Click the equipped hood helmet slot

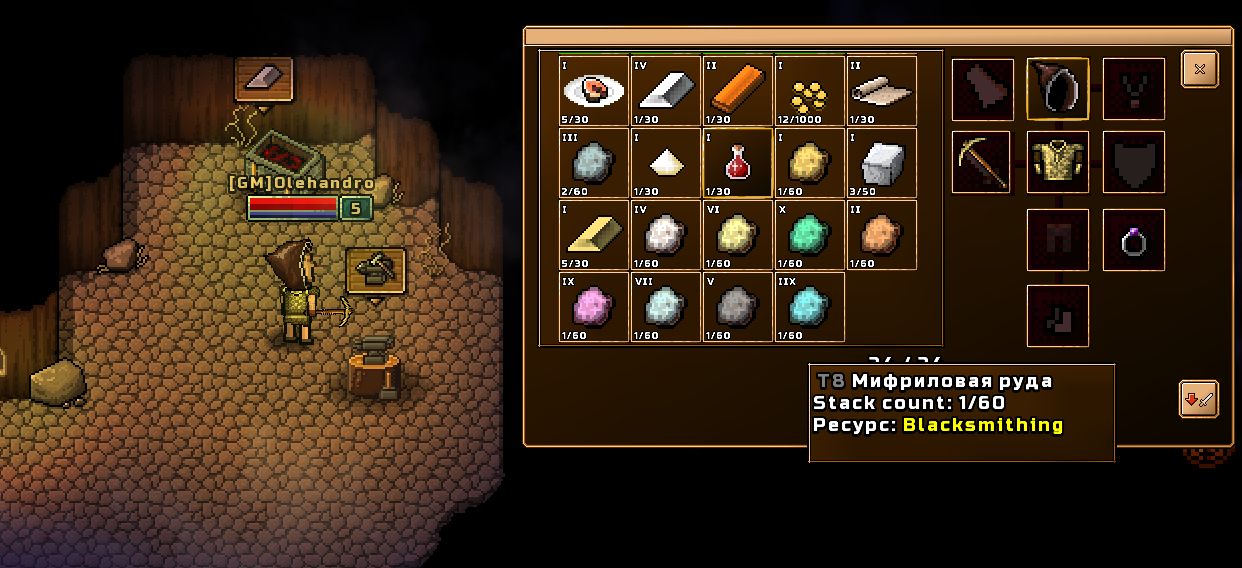1058,89
